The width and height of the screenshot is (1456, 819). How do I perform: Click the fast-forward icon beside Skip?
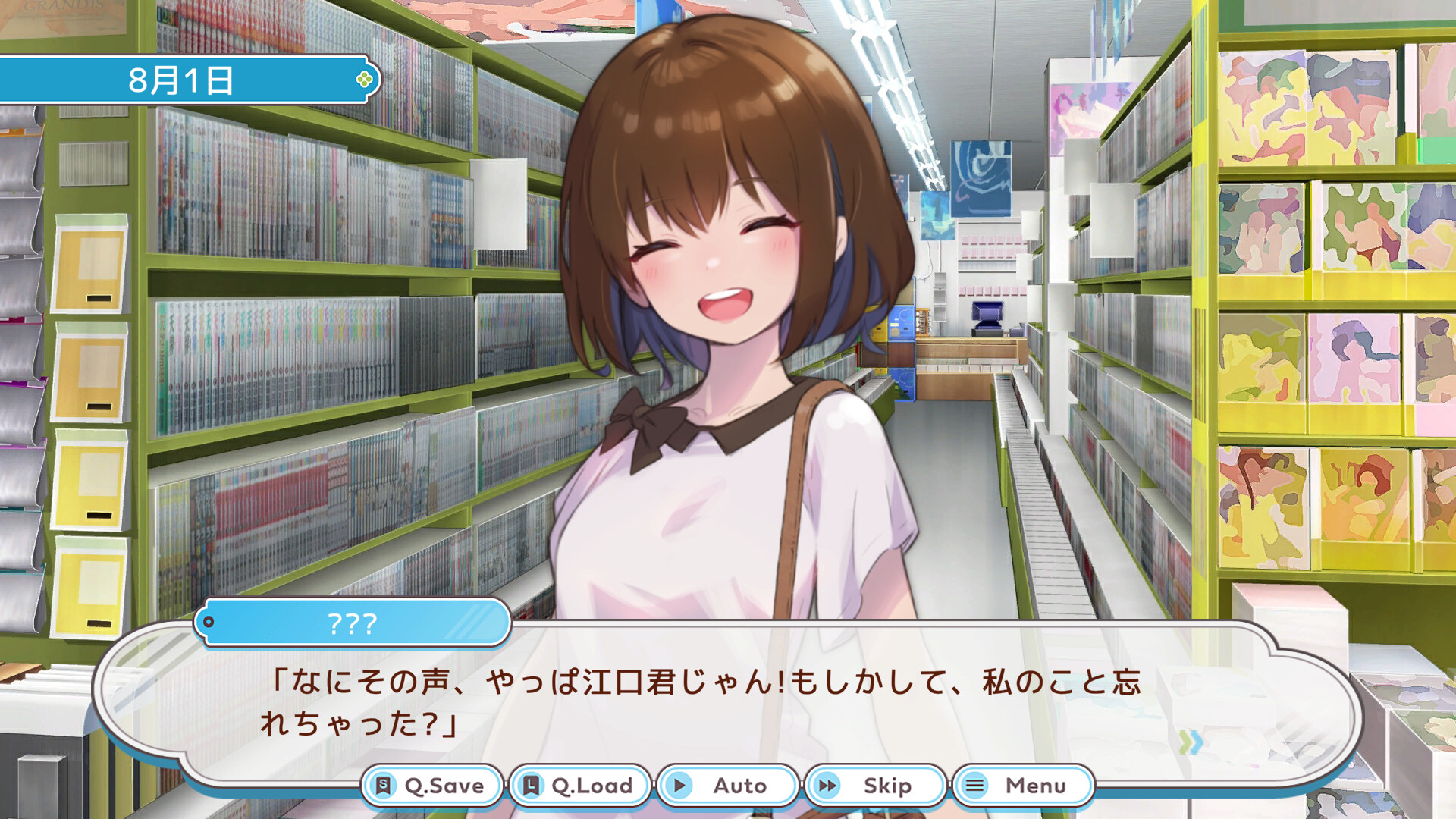coord(828,786)
